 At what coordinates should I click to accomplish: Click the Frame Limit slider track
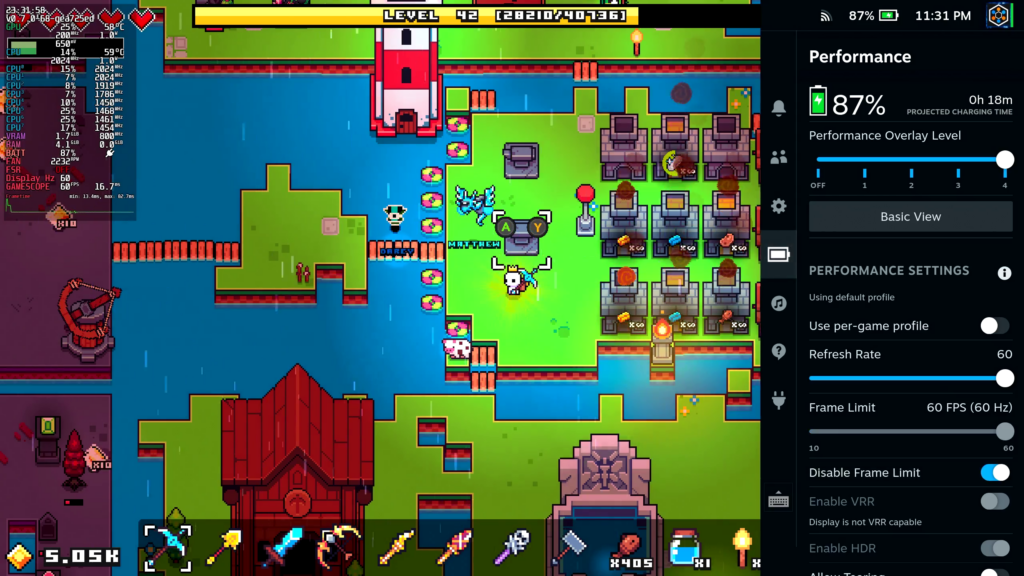pyautogui.click(x=910, y=431)
